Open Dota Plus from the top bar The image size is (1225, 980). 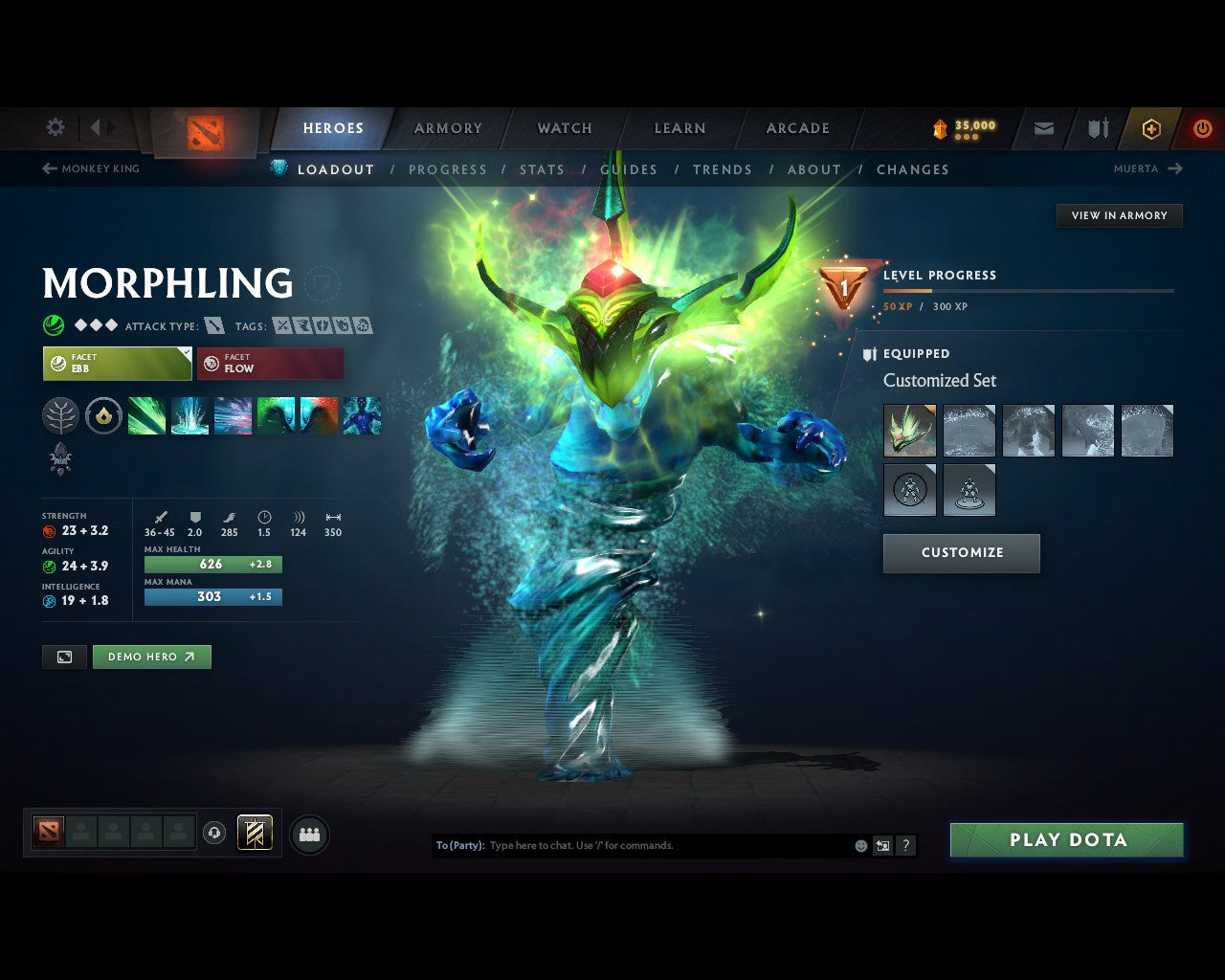[1151, 127]
